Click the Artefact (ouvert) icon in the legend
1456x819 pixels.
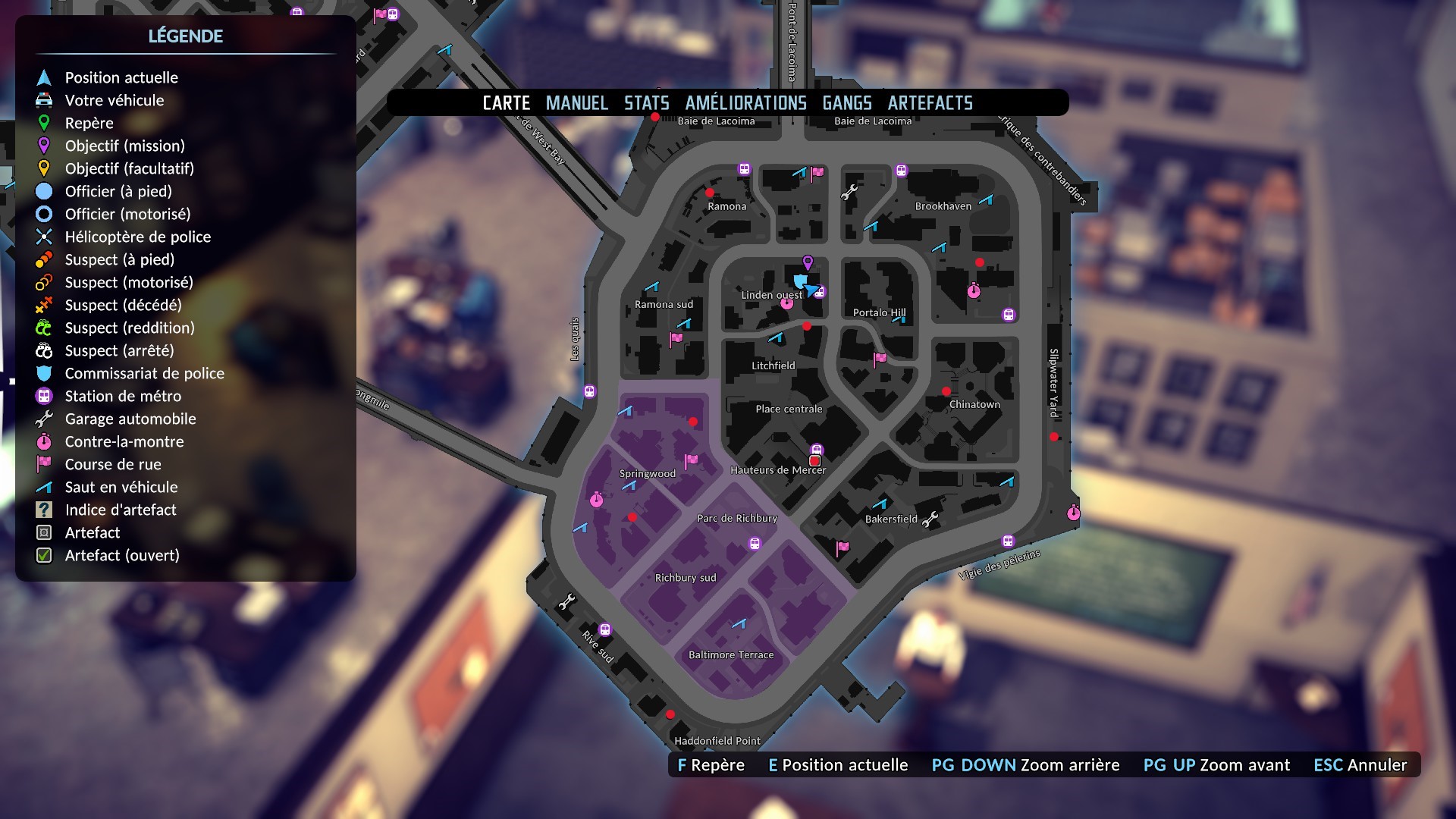pyautogui.click(x=43, y=555)
